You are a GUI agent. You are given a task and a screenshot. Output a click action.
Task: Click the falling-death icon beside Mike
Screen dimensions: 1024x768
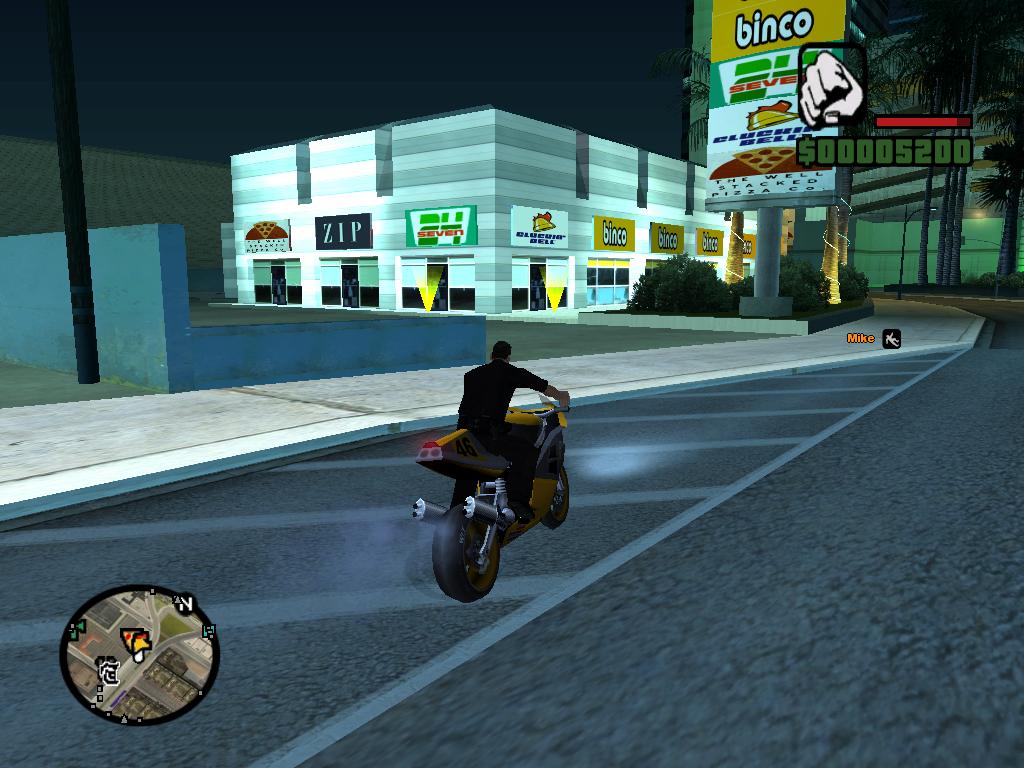[891, 339]
